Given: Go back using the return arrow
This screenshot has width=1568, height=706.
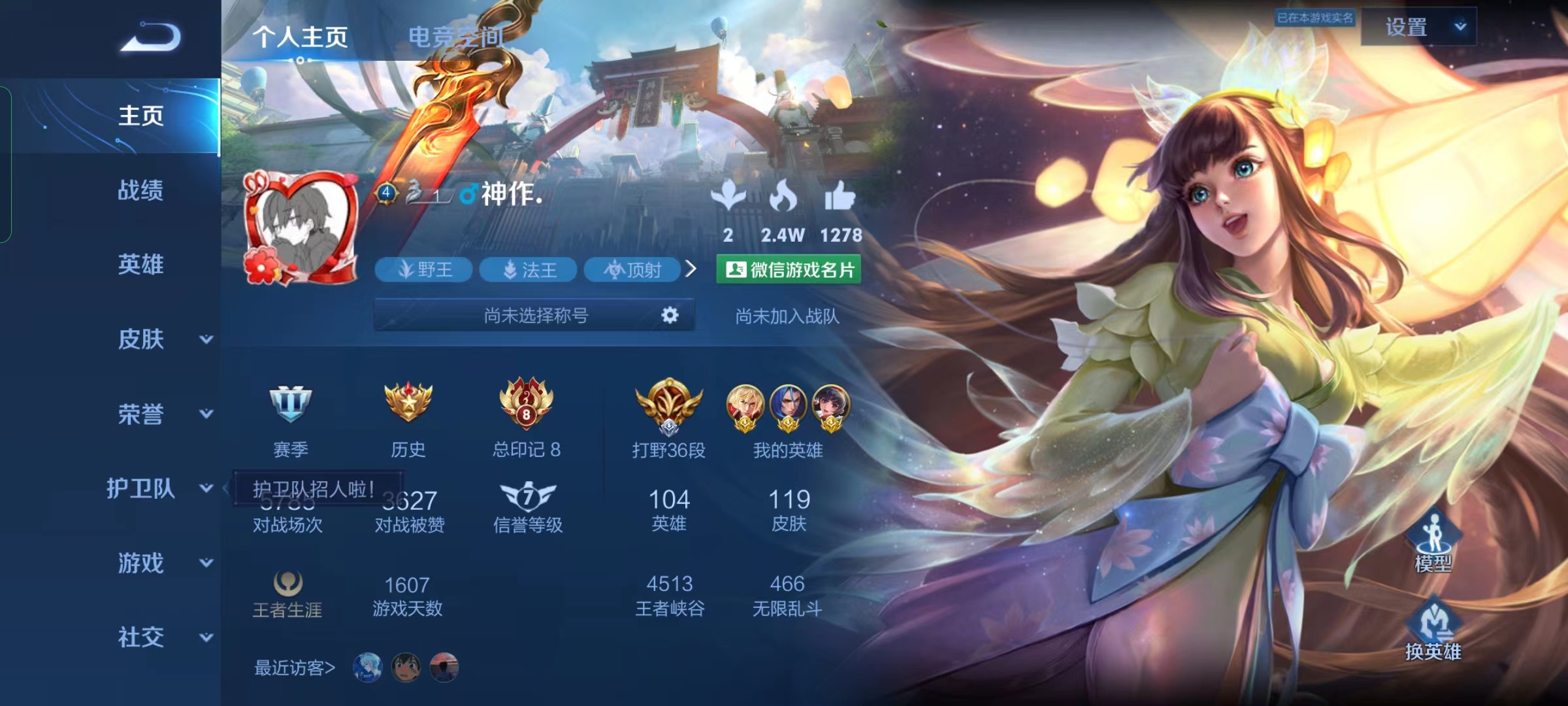Looking at the screenshot, I should pyautogui.click(x=151, y=37).
